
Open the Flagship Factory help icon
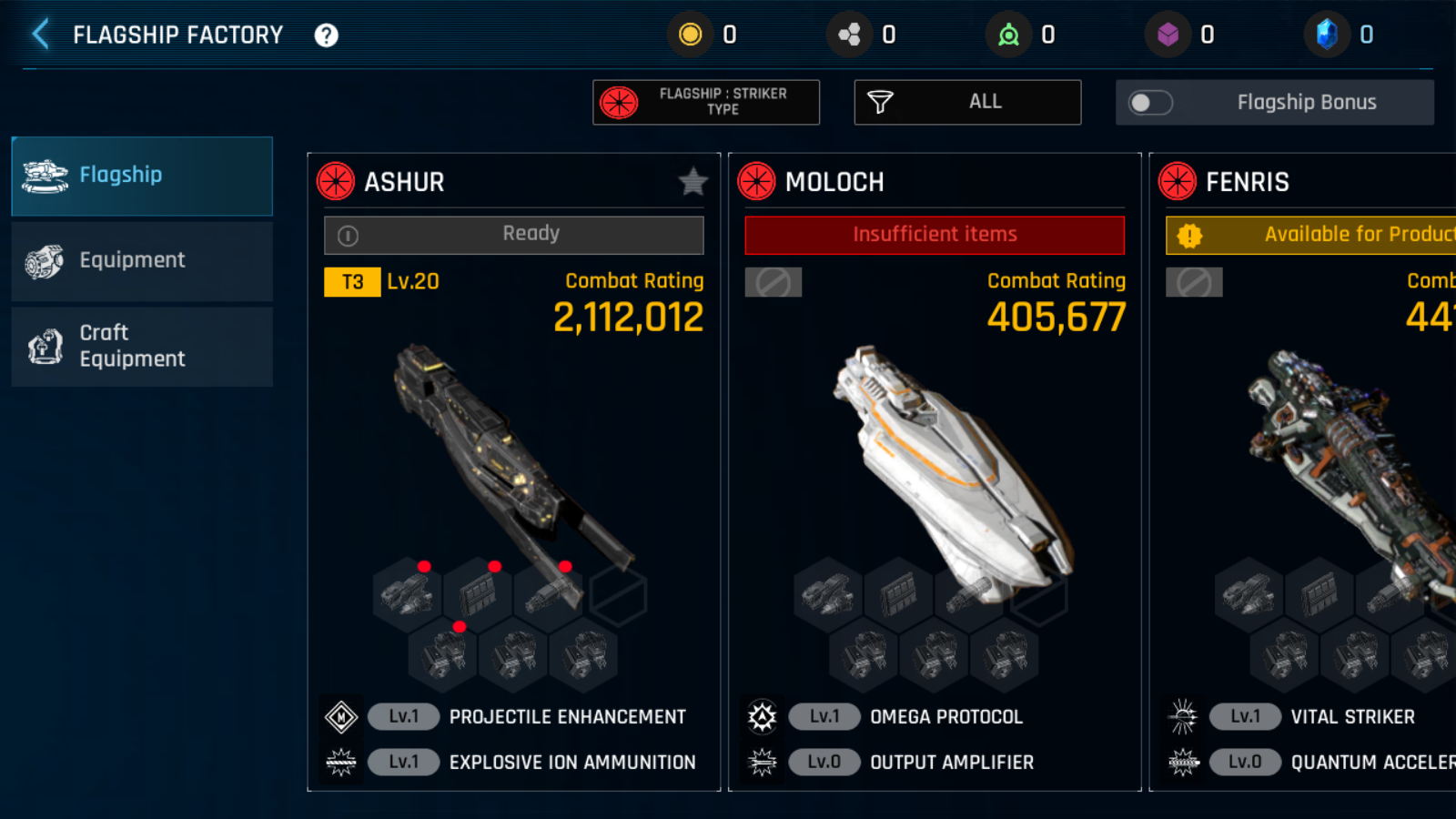(326, 35)
